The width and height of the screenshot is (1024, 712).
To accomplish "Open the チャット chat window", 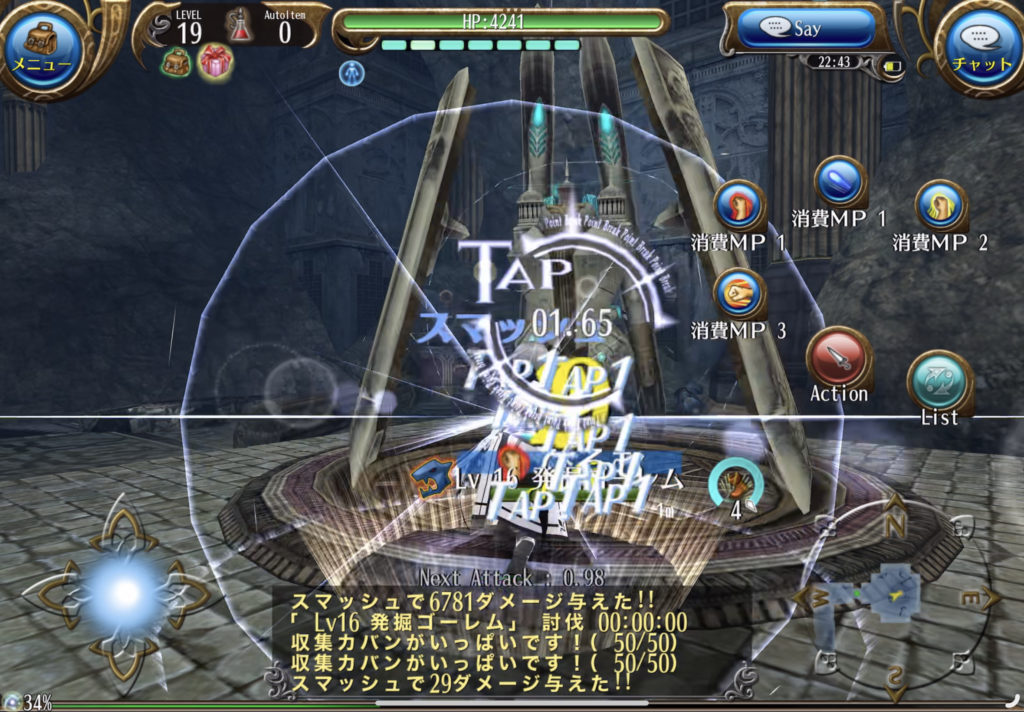I will point(981,47).
